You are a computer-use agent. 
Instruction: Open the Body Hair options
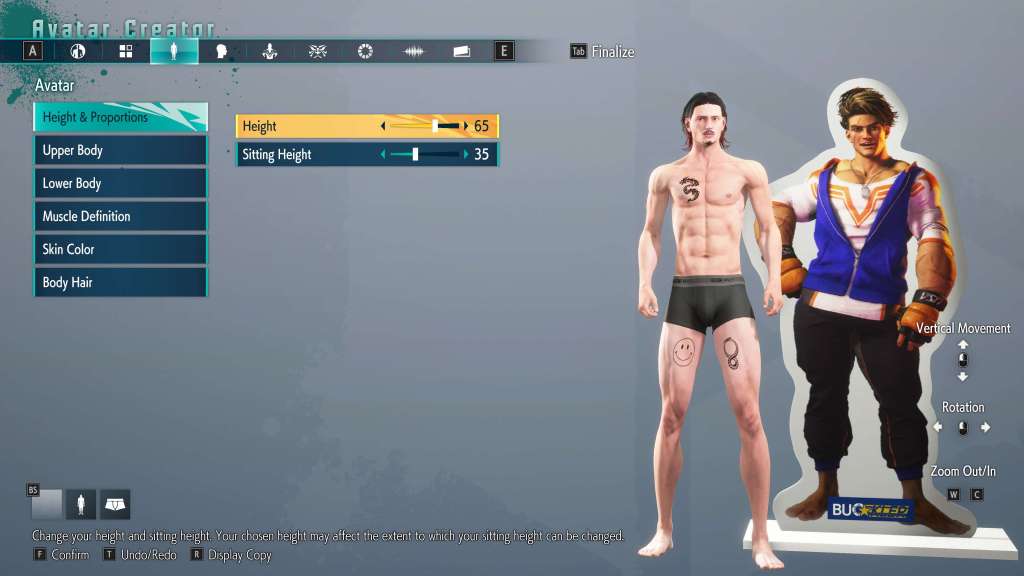coord(120,283)
